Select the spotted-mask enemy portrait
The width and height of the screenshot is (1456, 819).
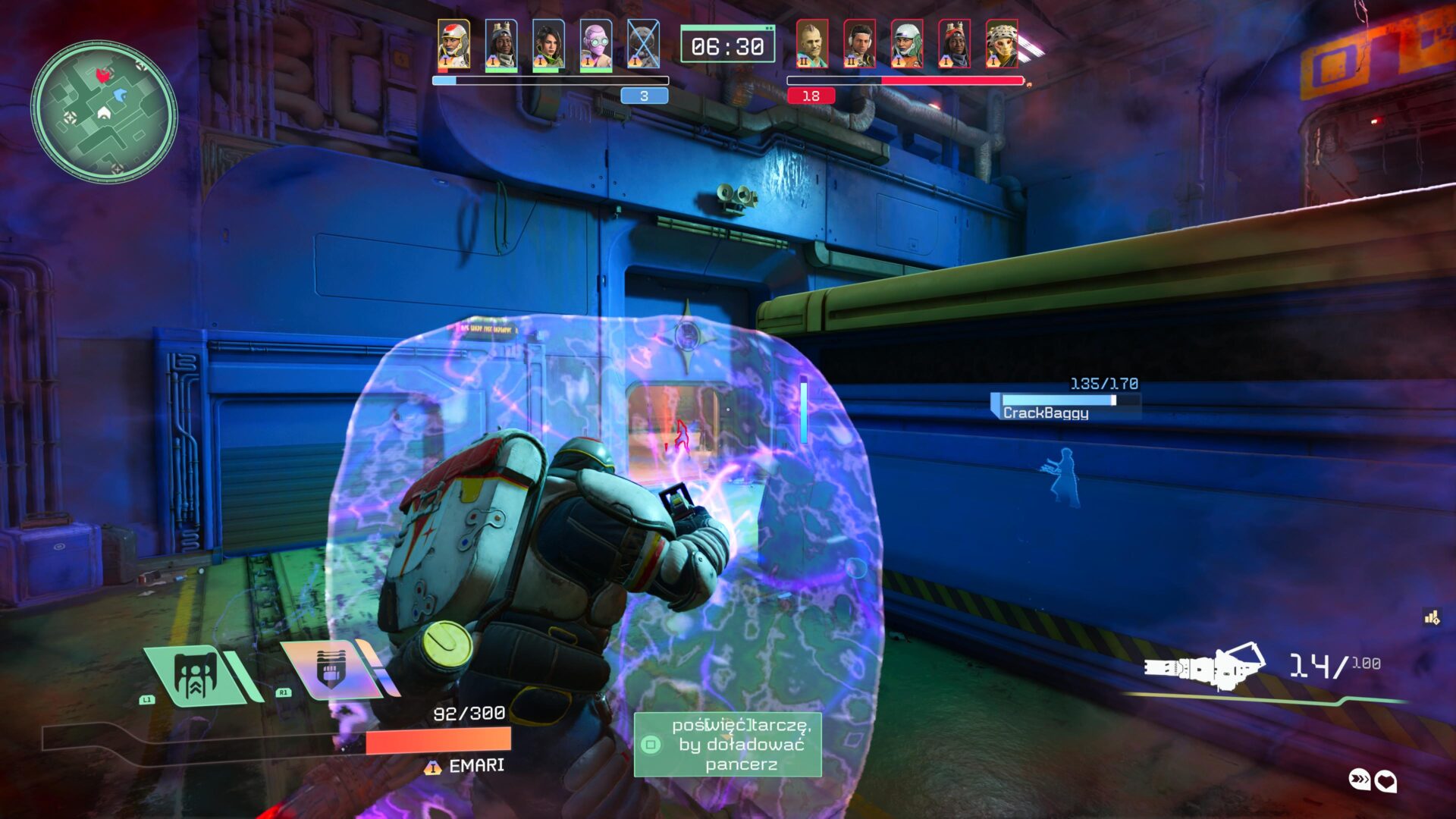(x=1002, y=44)
